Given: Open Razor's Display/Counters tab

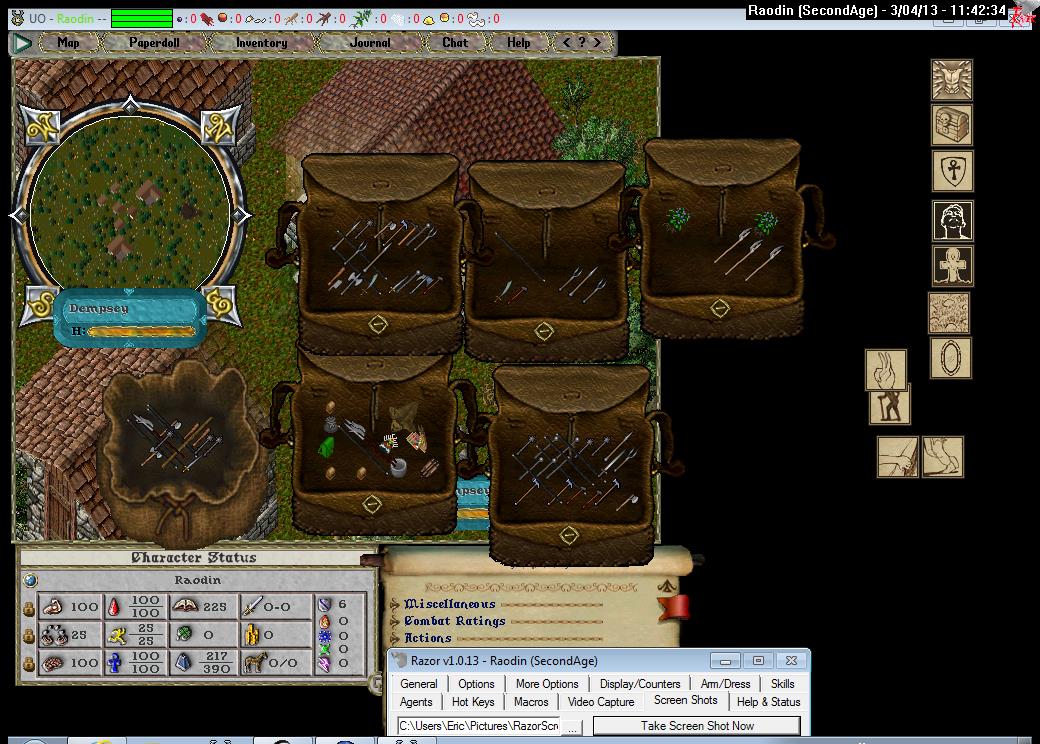Looking at the screenshot, I should click(640, 684).
